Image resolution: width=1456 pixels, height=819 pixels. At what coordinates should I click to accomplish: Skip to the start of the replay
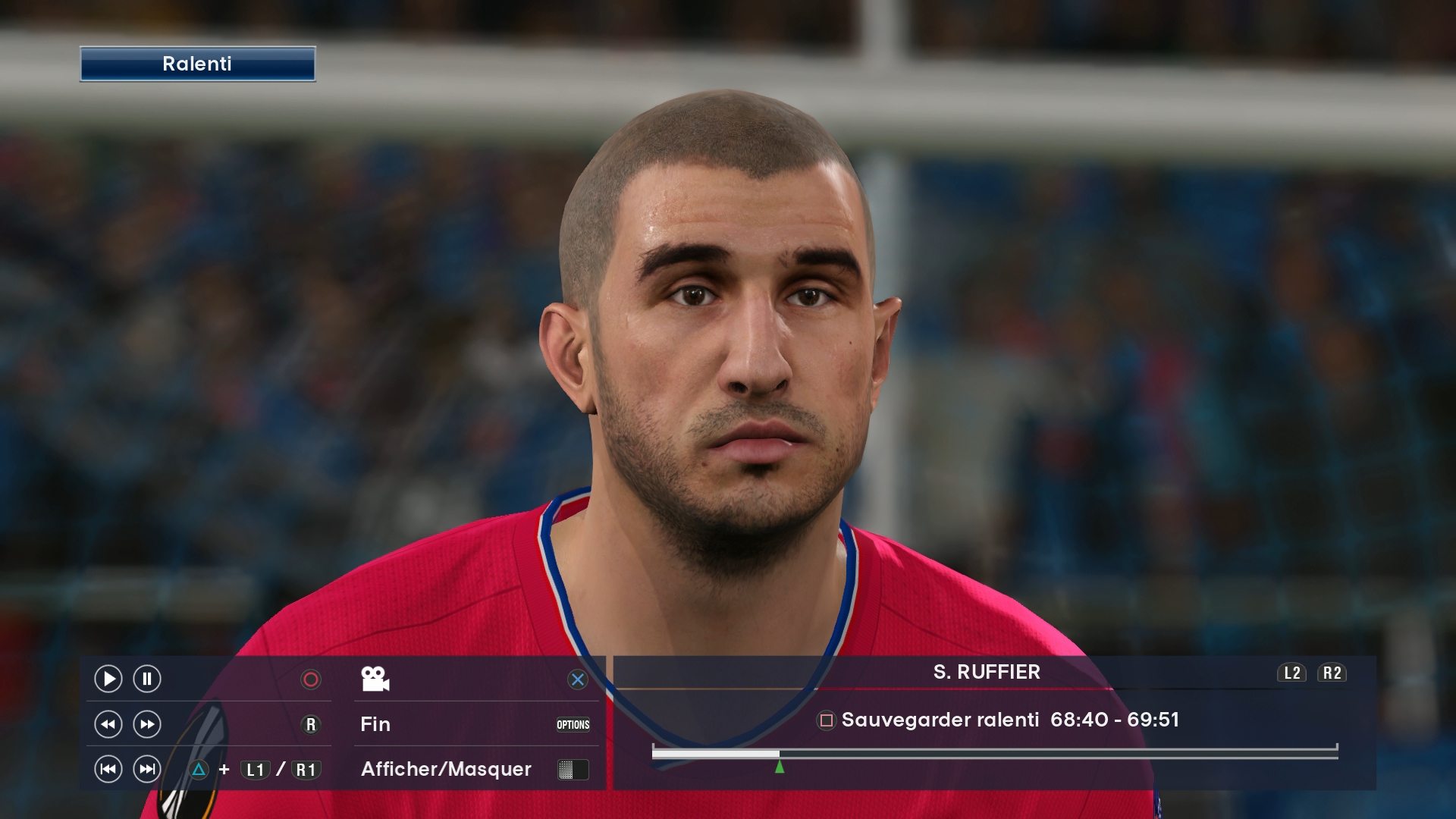[x=108, y=769]
